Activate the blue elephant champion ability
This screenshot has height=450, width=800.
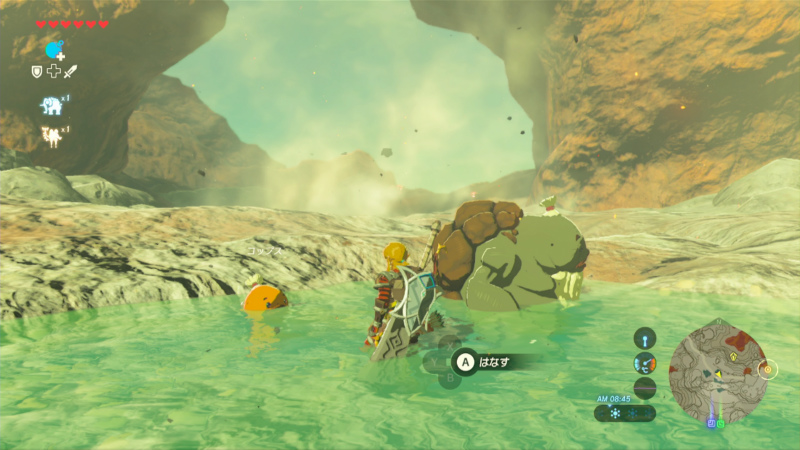point(51,105)
